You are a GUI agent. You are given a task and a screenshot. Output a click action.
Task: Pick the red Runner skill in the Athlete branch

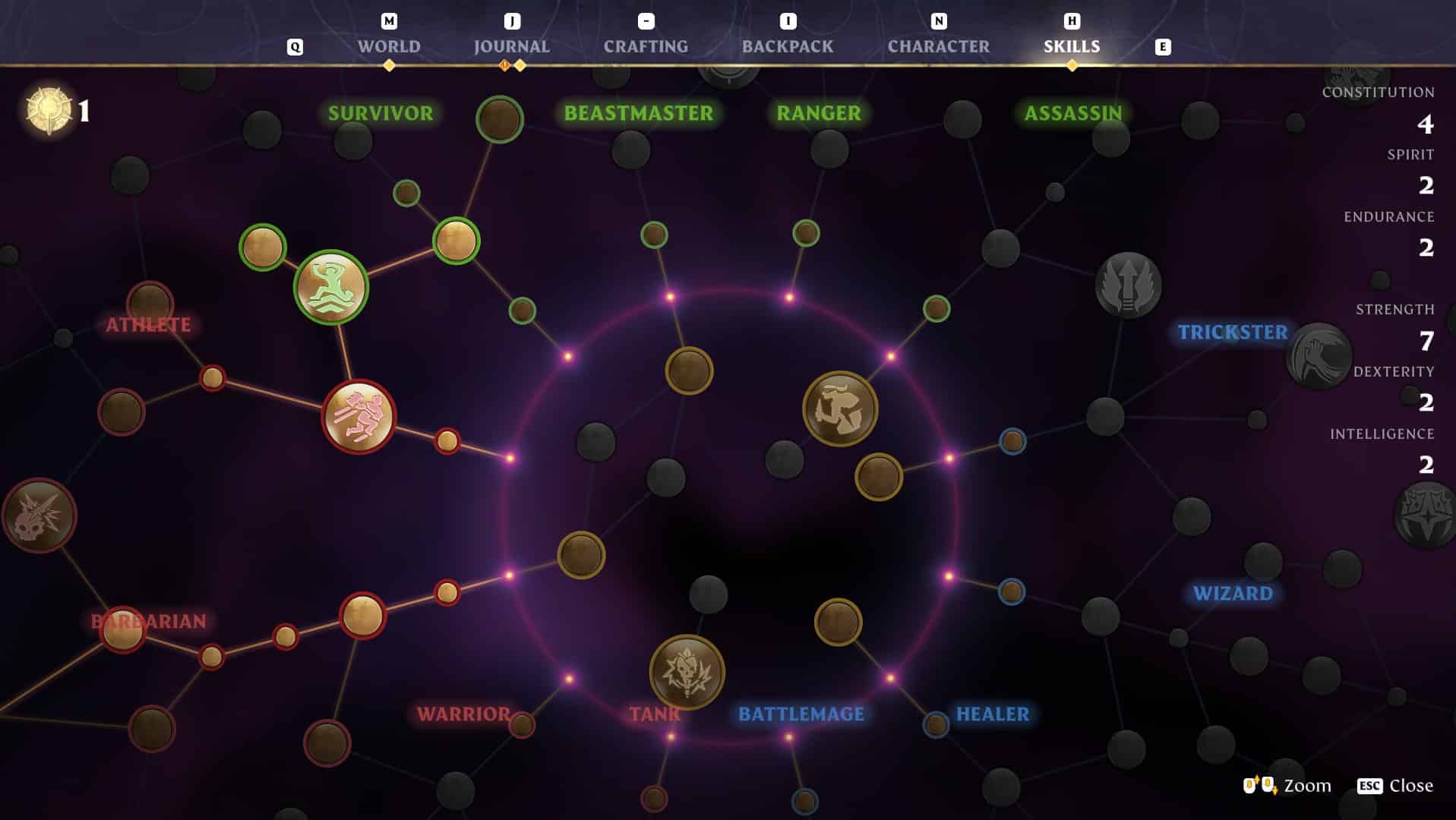[355, 416]
